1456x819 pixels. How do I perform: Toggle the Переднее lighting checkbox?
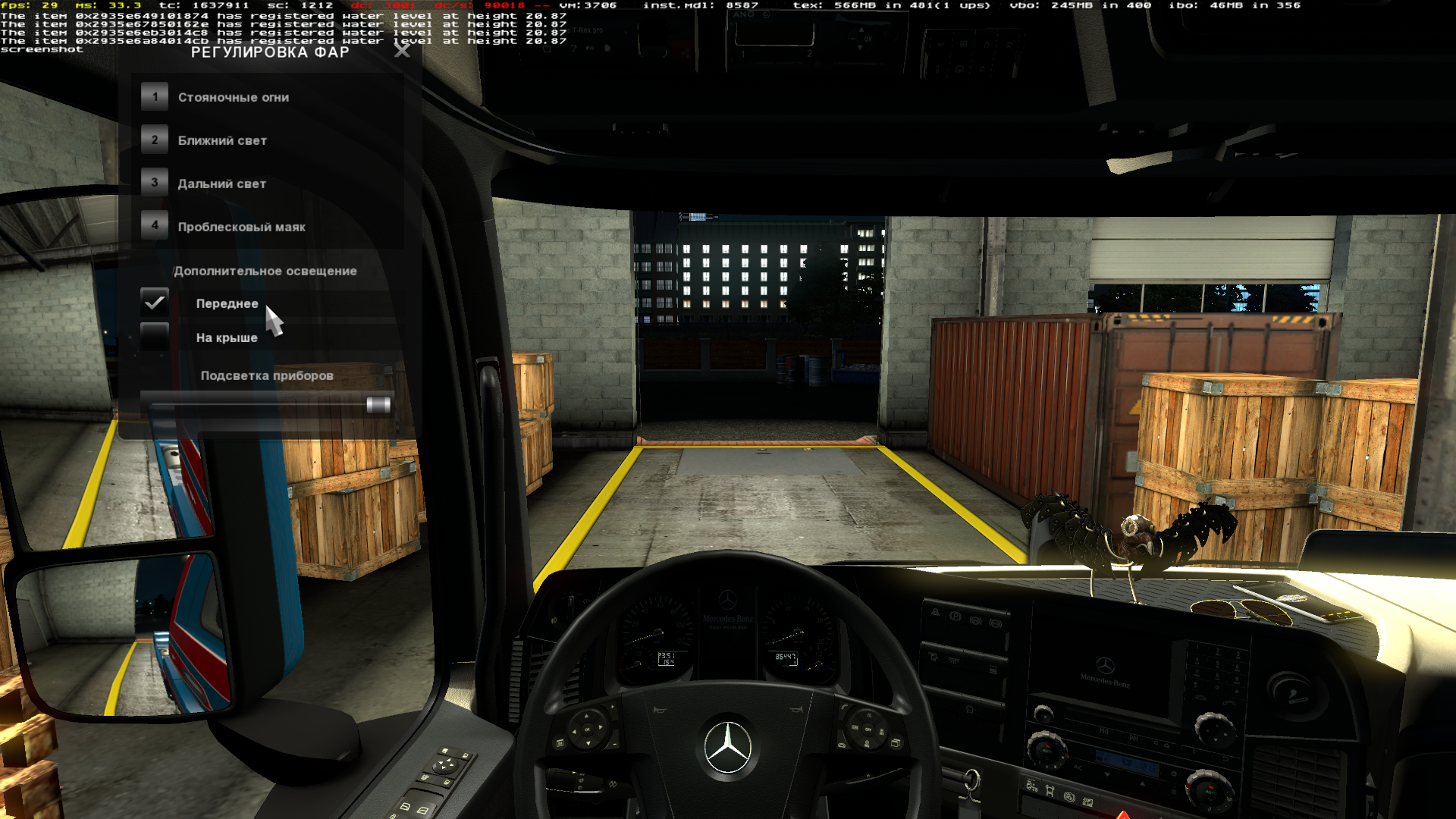[155, 303]
